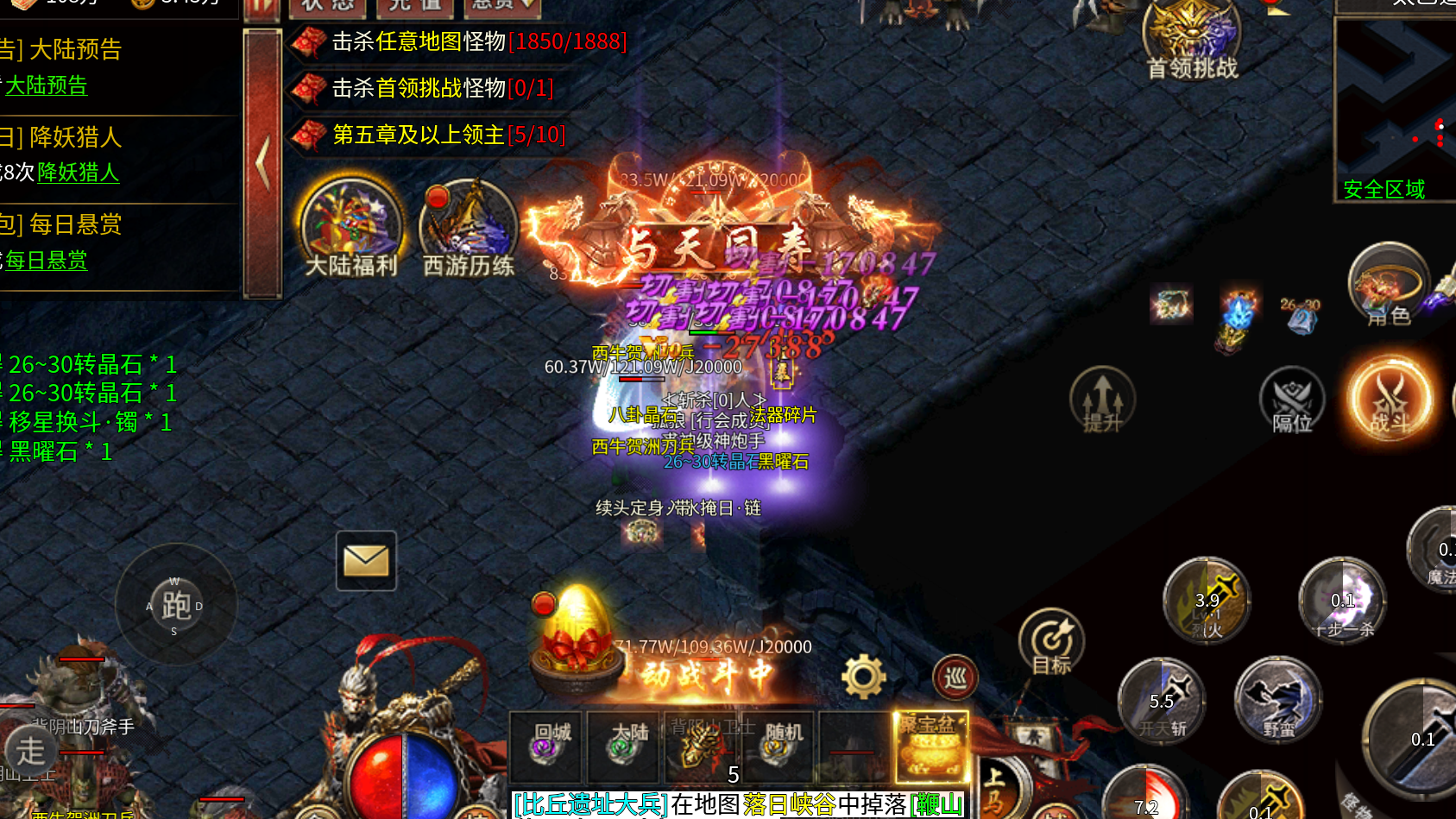Screen dimensions: 1456x819
Task: Toggle walk mode with the 走 button
Action: coord(32,752)
